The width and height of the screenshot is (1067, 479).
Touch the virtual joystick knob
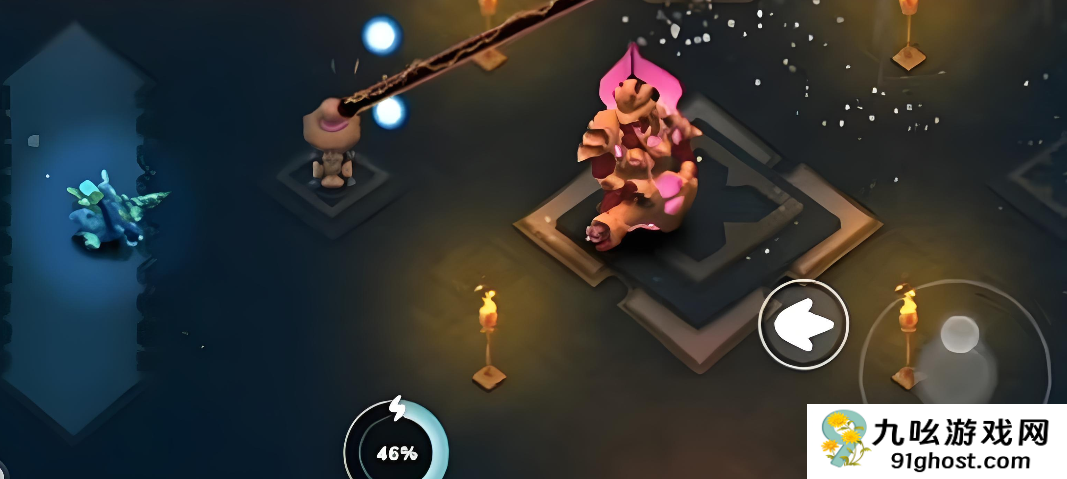coord(959,335)
